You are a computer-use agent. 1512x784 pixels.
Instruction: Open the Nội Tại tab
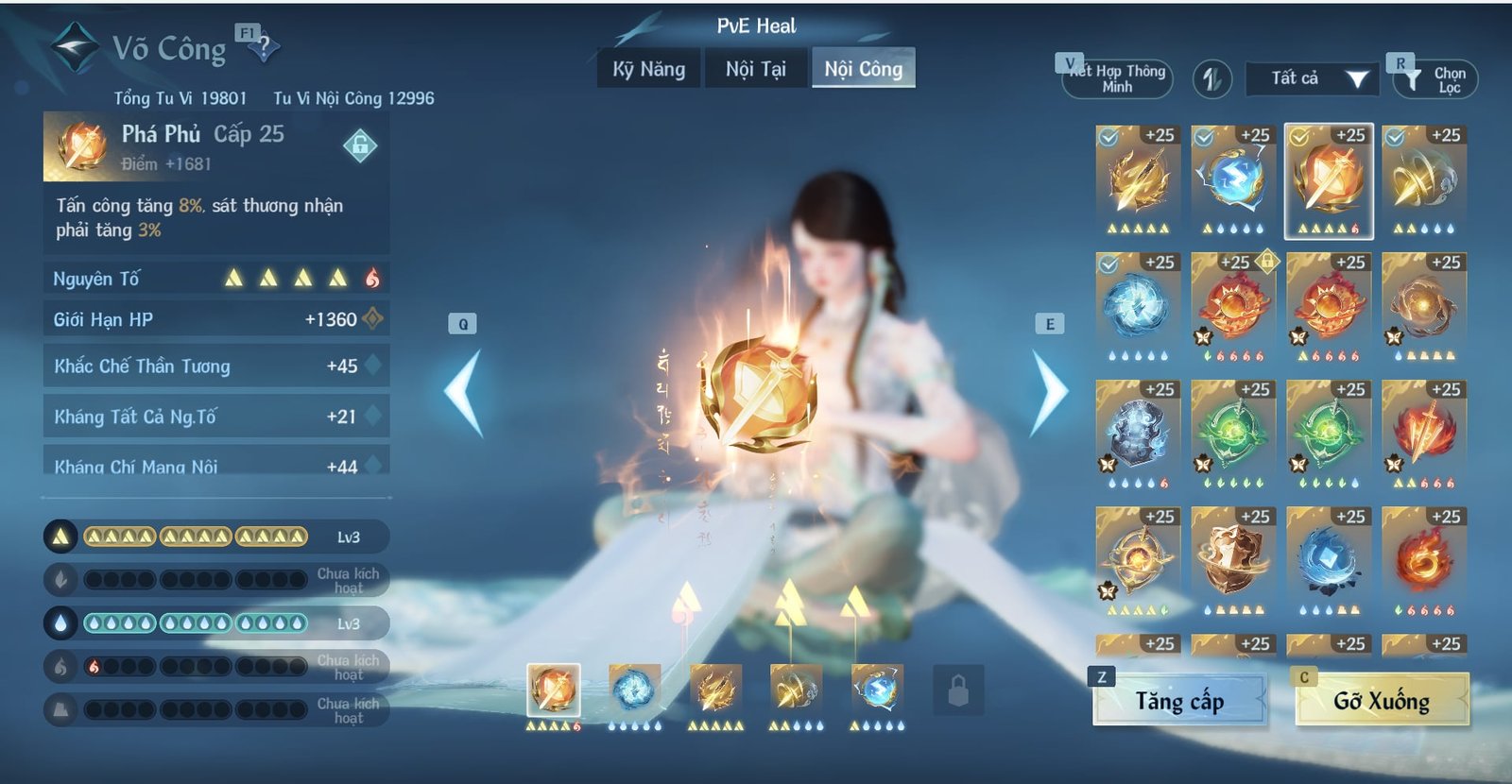[x=756, y=68]
